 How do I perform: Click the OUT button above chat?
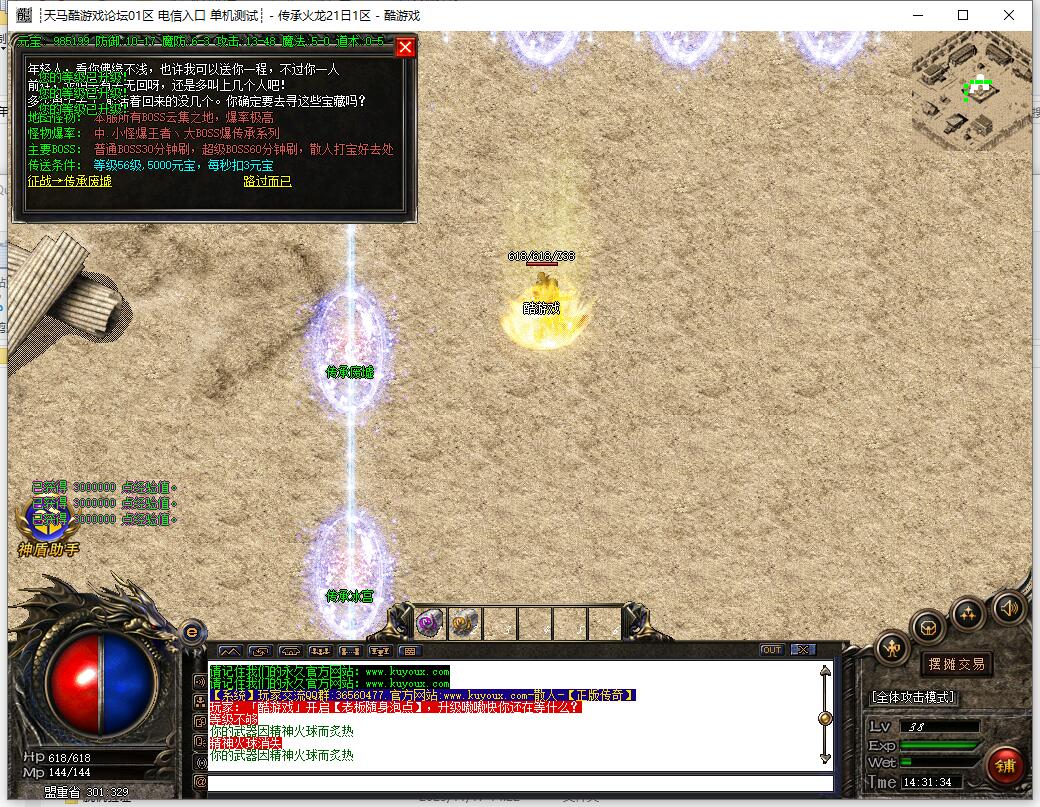(x=771, y=650)
